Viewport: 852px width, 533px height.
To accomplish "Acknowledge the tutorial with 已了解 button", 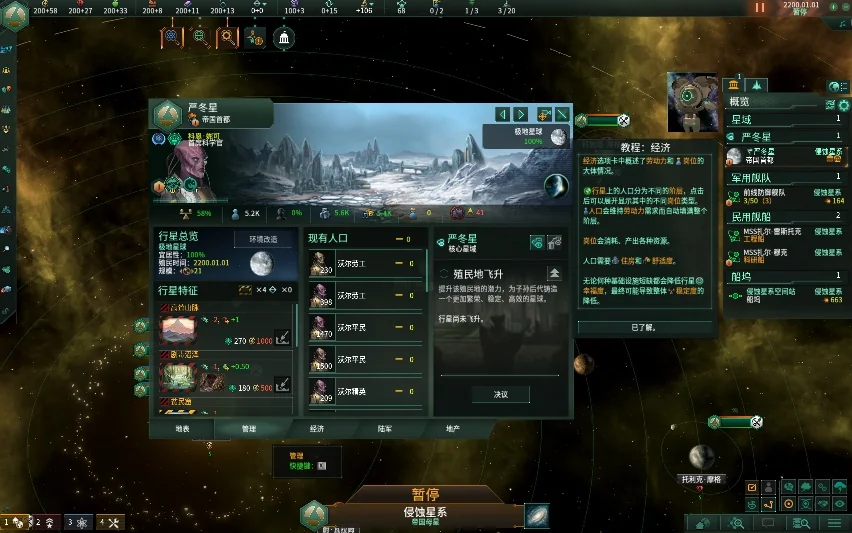I will [x=643, y=327].
